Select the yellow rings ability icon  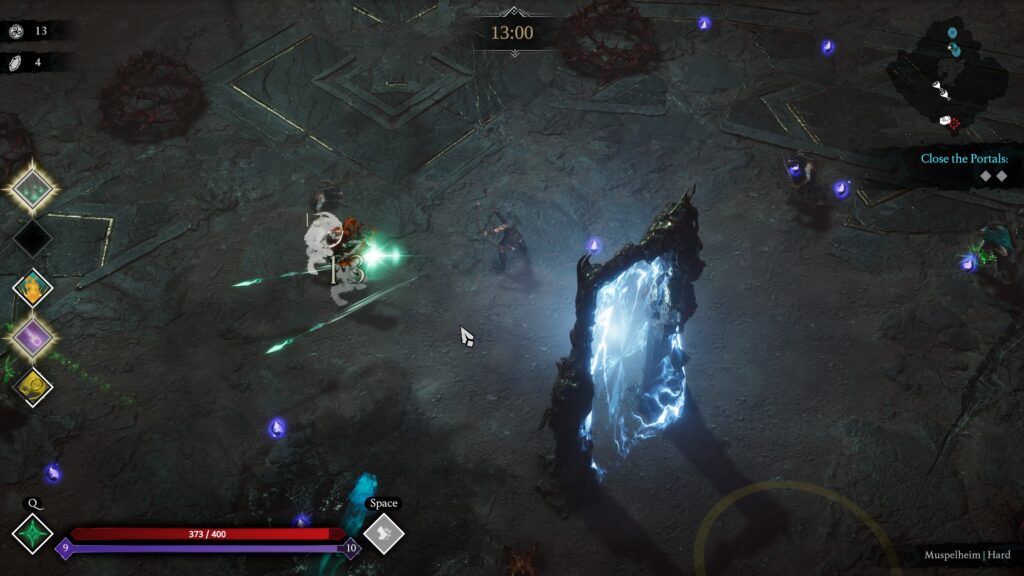pos(33,386)
